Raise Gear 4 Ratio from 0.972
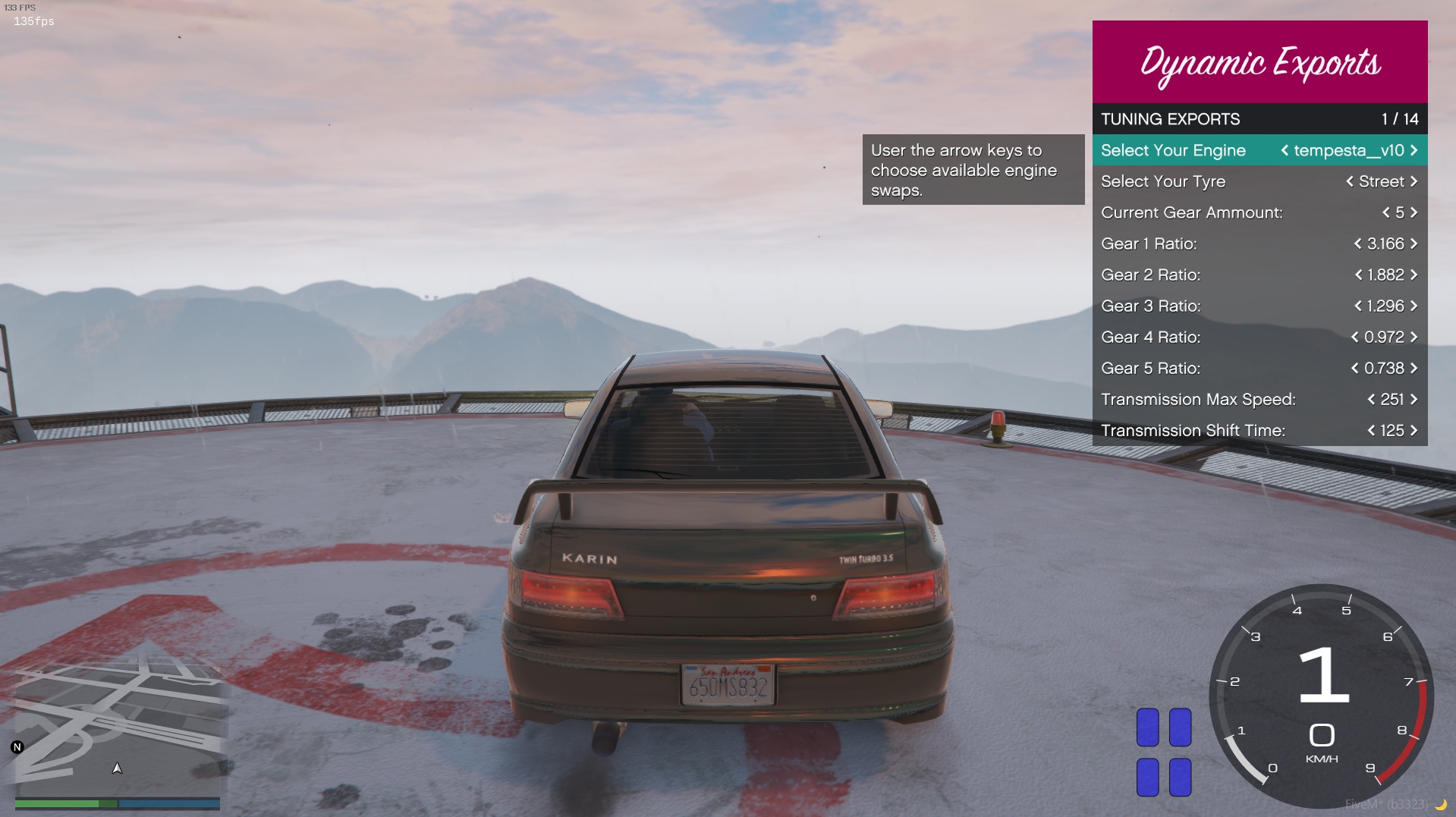Viewport: 1456px width, 817px height. (1414, 337)
